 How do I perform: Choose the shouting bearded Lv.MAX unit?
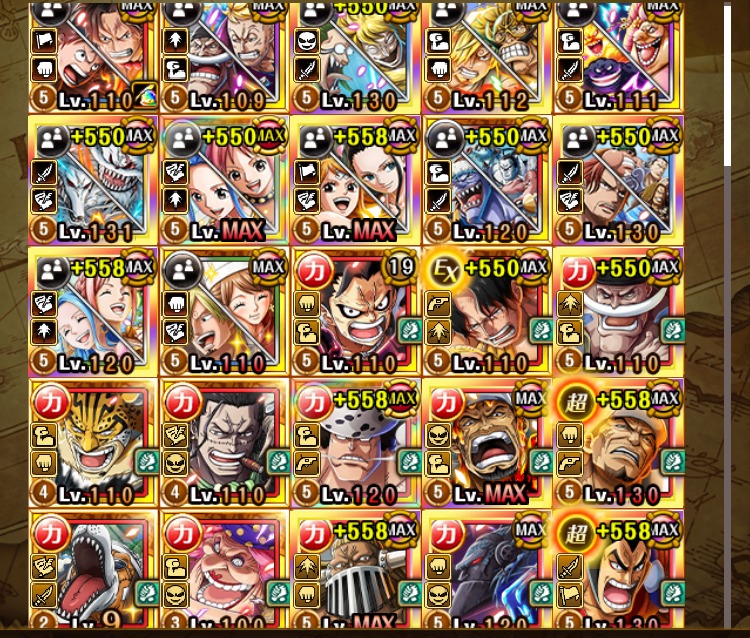point(487,442)
